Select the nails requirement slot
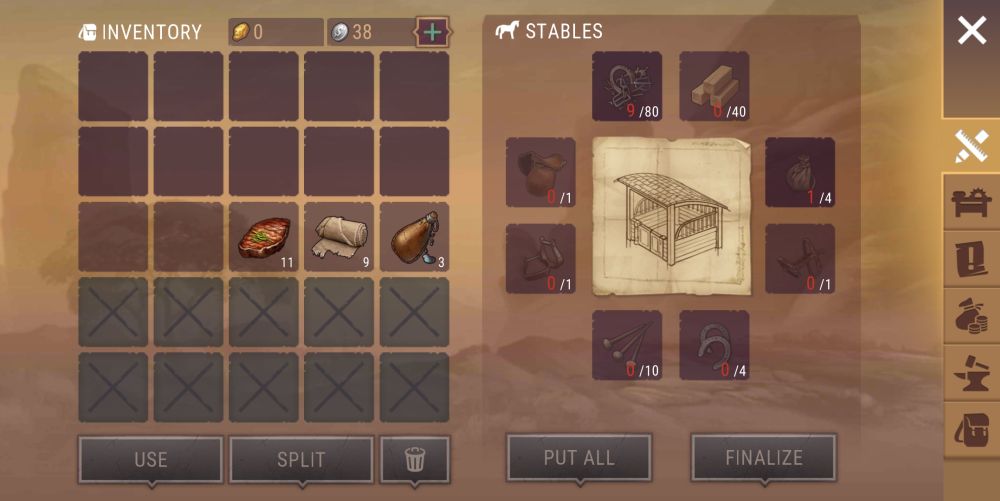This screenshot has height=501, width=1000. (627, 345)
